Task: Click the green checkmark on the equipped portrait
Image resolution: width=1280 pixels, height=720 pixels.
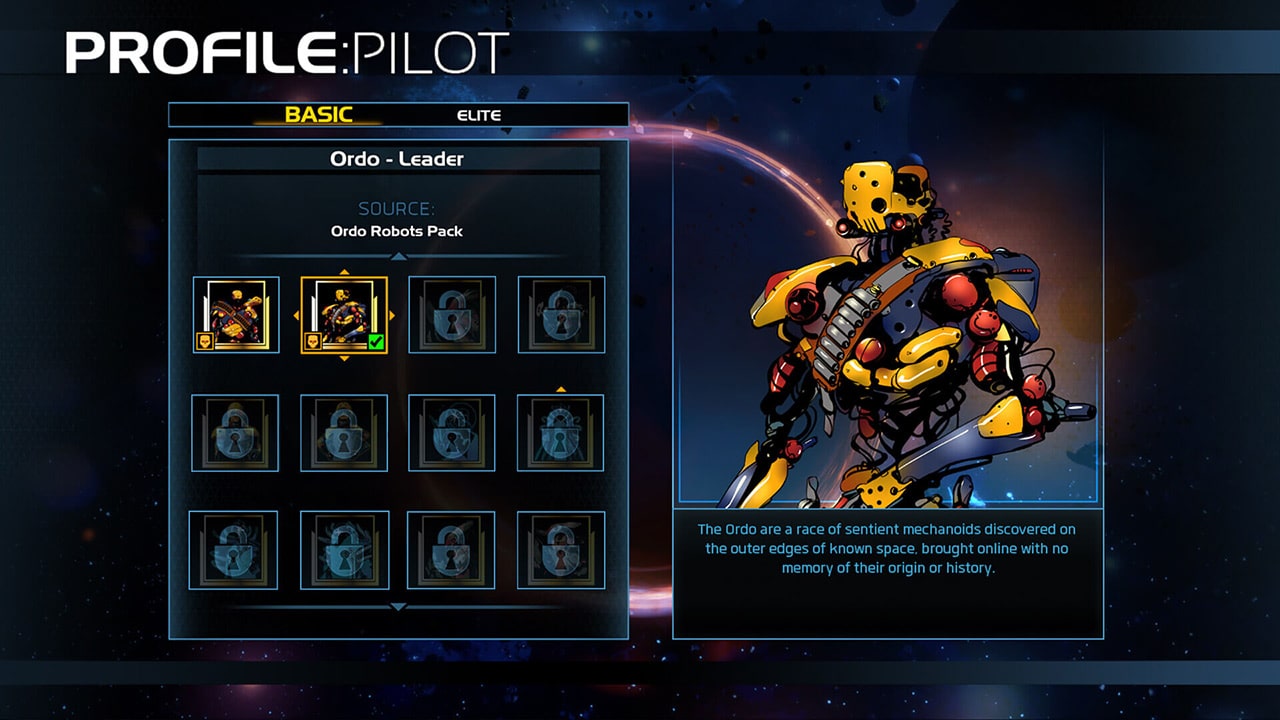Action: tap(375, 341)
